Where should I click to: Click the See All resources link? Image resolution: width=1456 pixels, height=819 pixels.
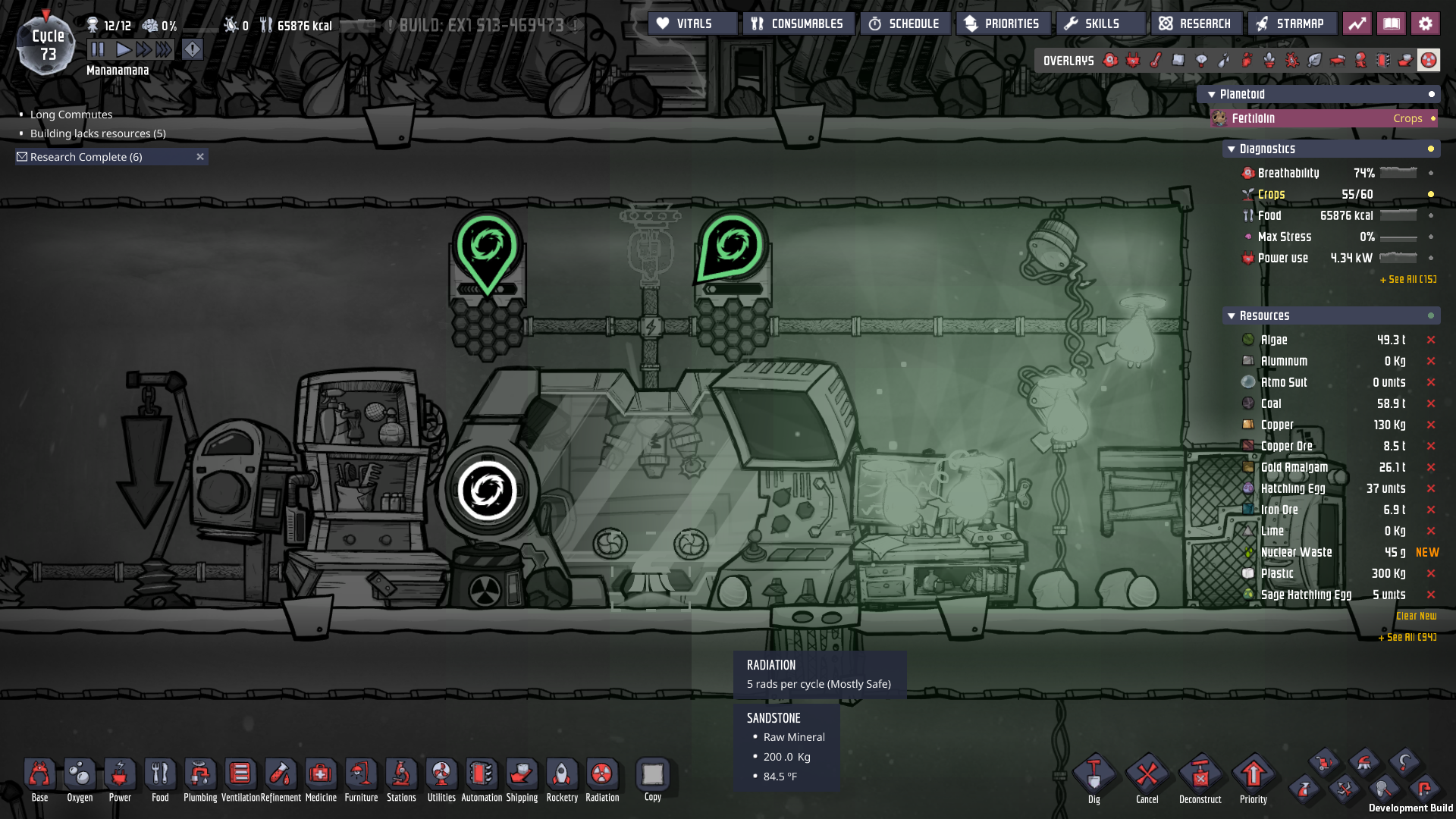1407,638
